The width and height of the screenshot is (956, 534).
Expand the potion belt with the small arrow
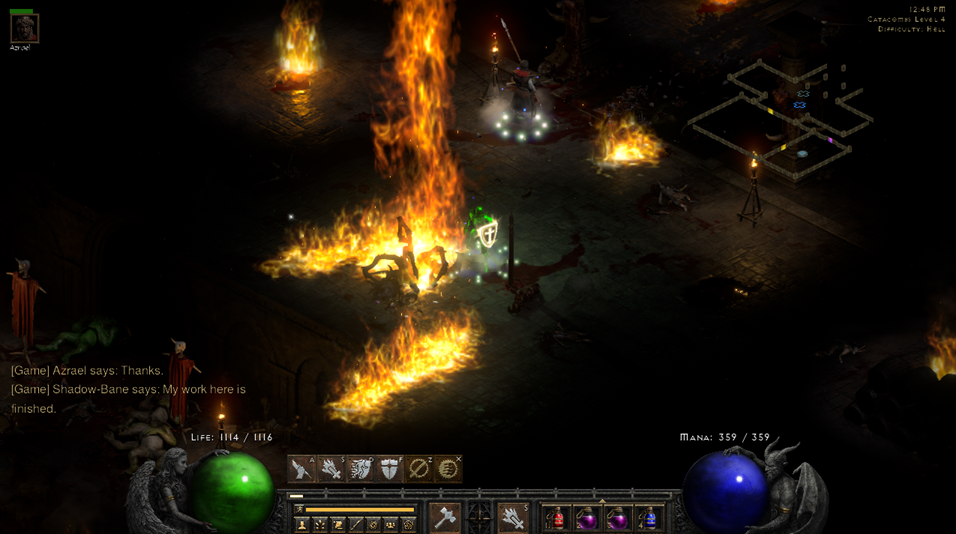tap(602, 502)
